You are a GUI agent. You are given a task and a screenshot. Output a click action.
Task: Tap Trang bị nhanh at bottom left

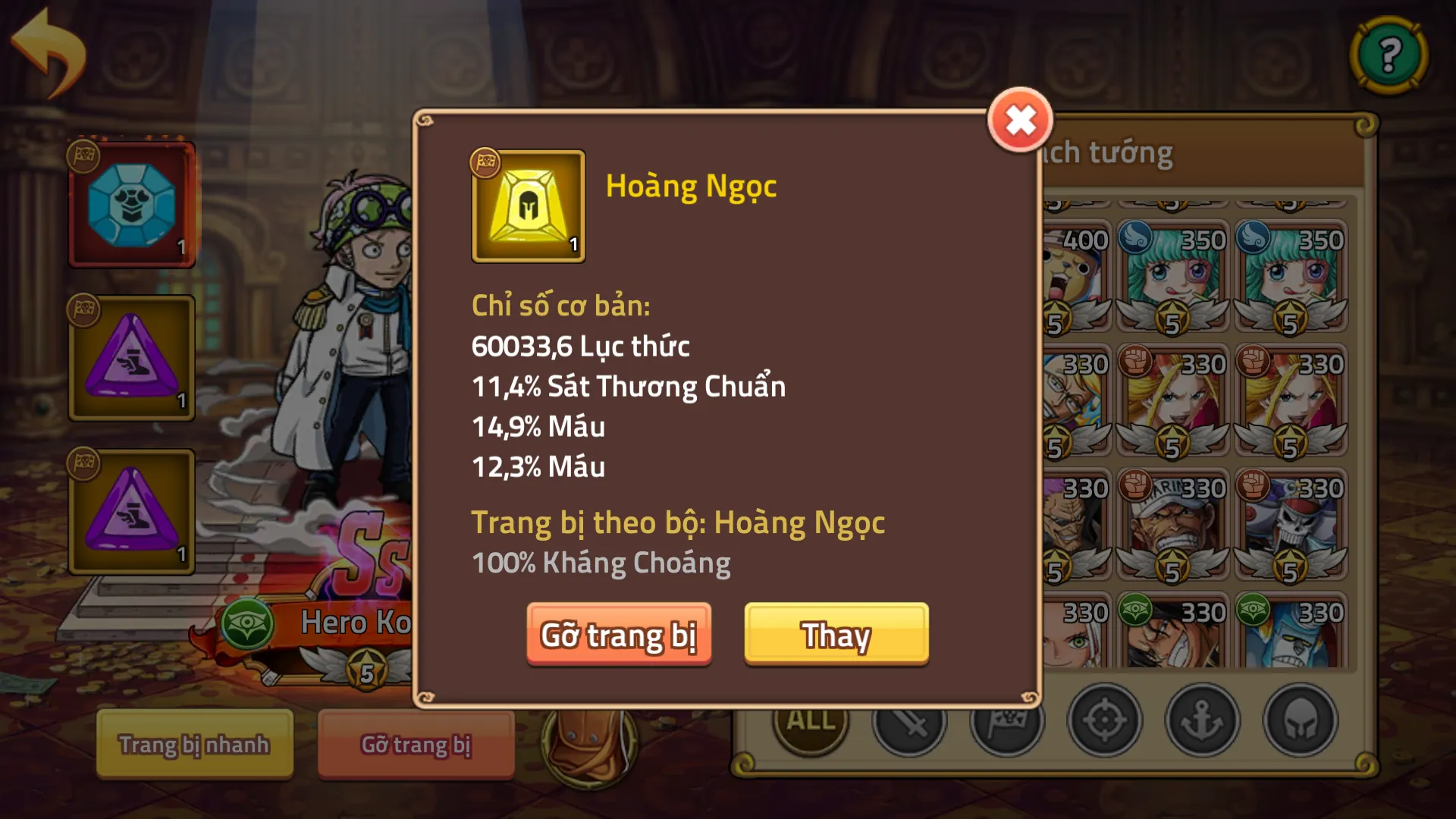193,745
